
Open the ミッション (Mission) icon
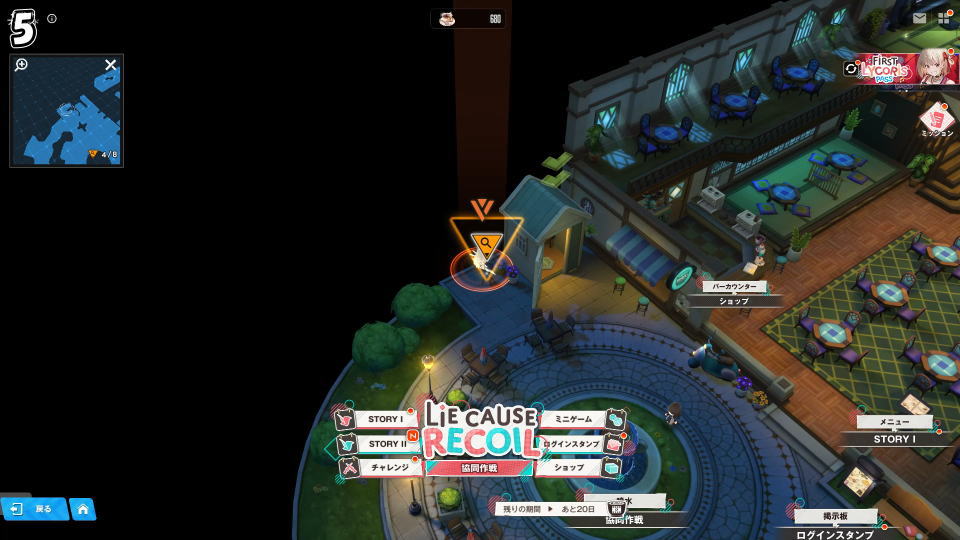pyautogui.click(x=937, y=120)
